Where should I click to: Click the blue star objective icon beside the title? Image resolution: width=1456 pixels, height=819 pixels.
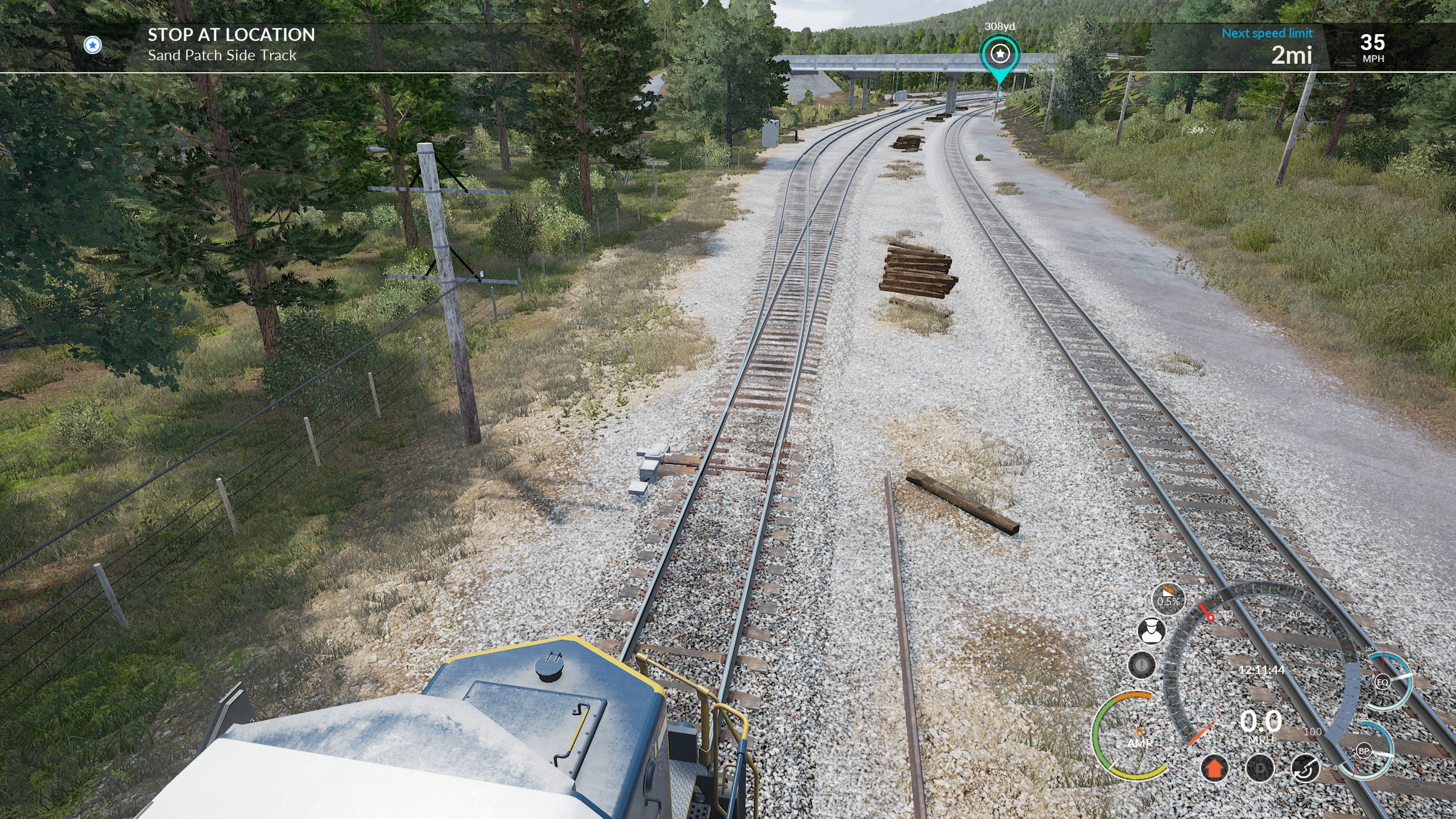[x=93, y=45]
